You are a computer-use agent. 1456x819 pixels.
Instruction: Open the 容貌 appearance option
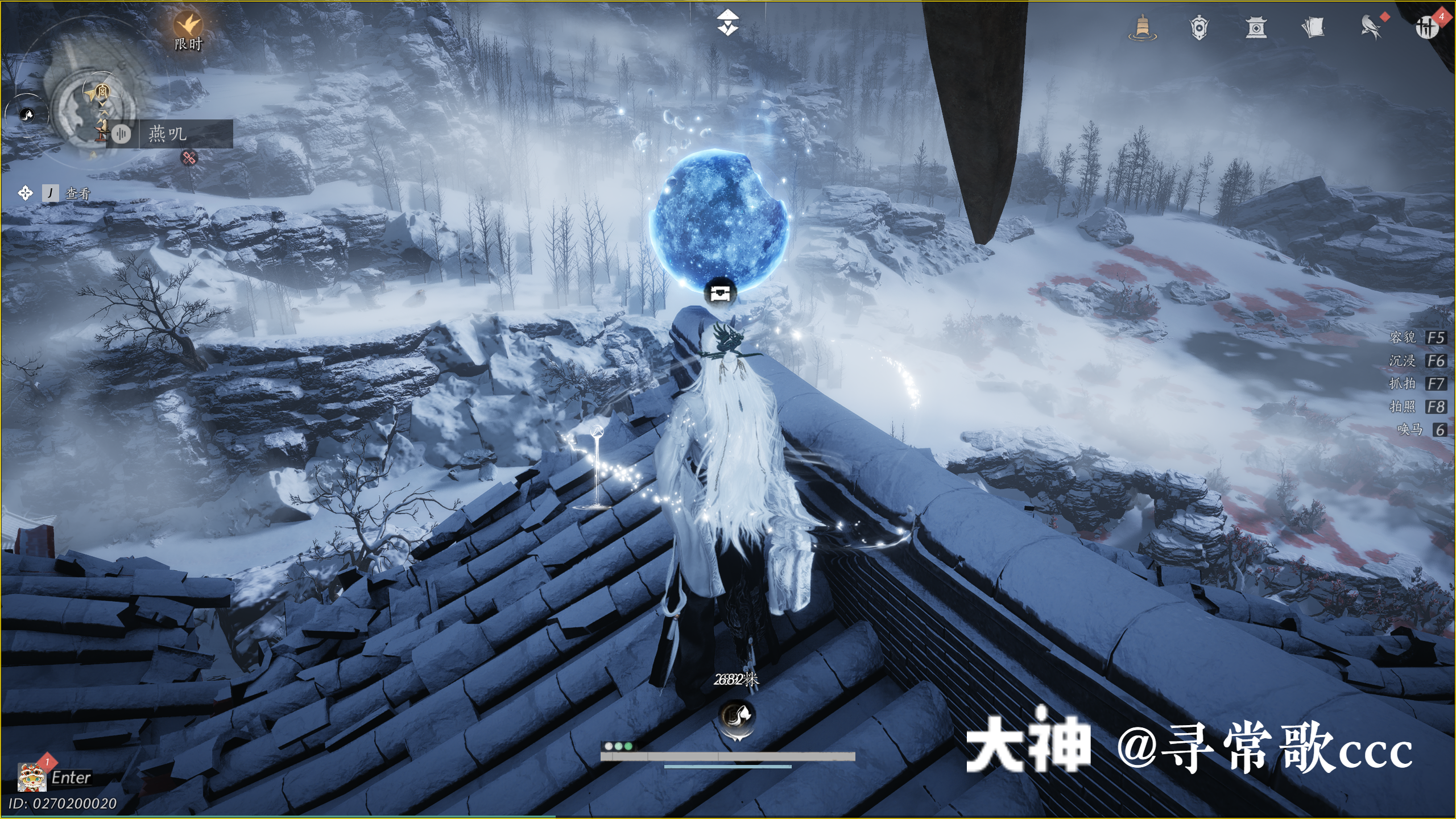1417,338
